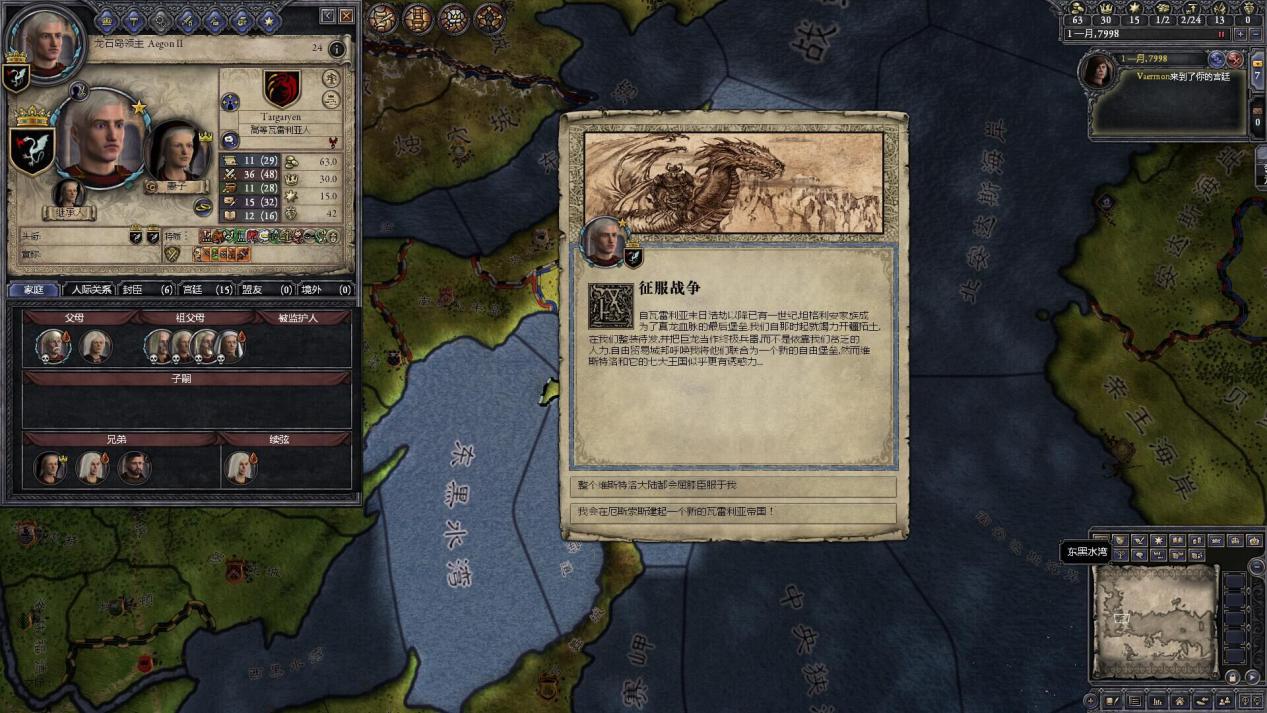Open Vaermon's portrait in the notification
1267x713 pixels.
(x=1098, y=72)
